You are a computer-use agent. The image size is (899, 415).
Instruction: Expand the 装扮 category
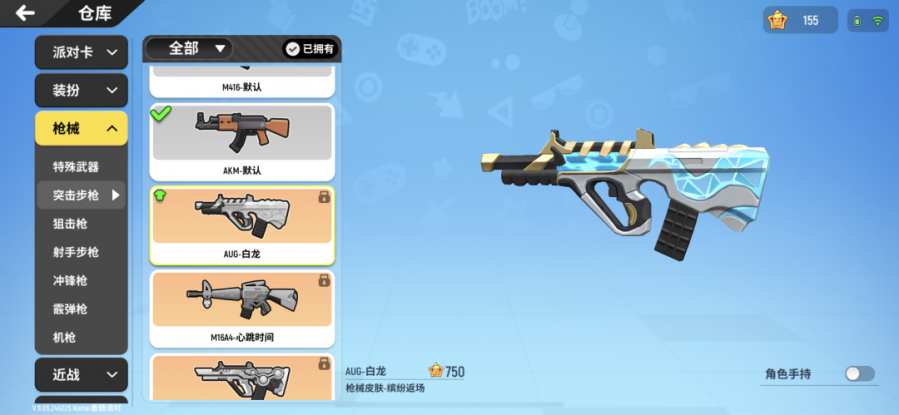coord(81,91)
